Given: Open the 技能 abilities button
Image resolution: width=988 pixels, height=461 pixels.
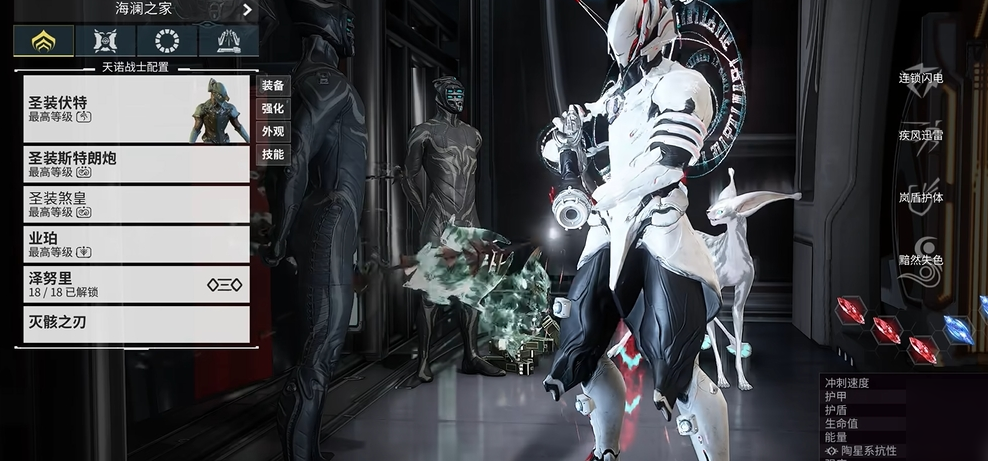Looking at the screenshot, I should [273, 155].
